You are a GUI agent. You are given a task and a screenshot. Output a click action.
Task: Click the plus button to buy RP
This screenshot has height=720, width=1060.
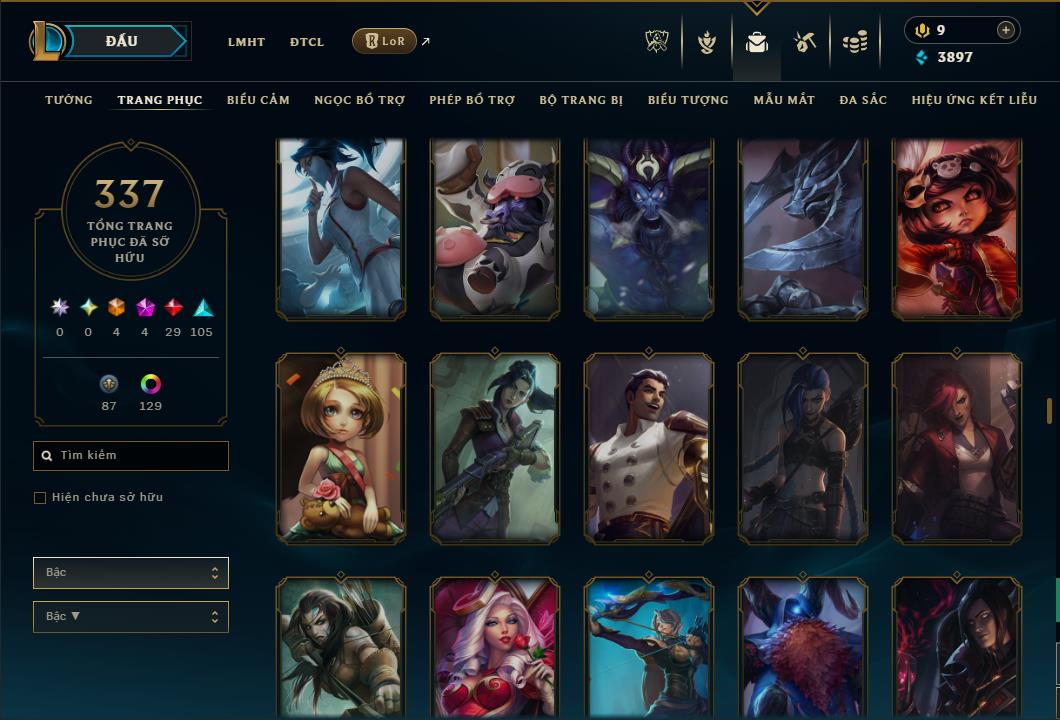tap(1005, 30)
